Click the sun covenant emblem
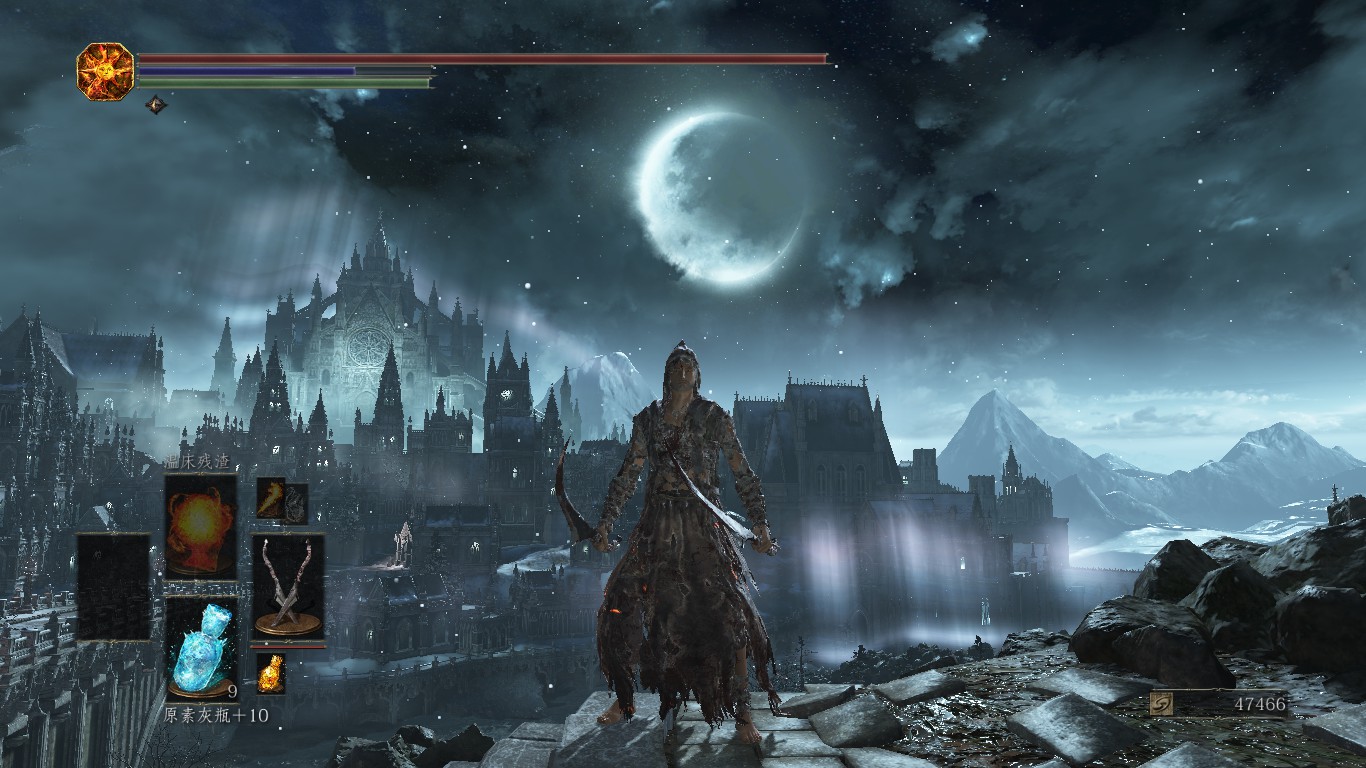 (x=105, y=70)
